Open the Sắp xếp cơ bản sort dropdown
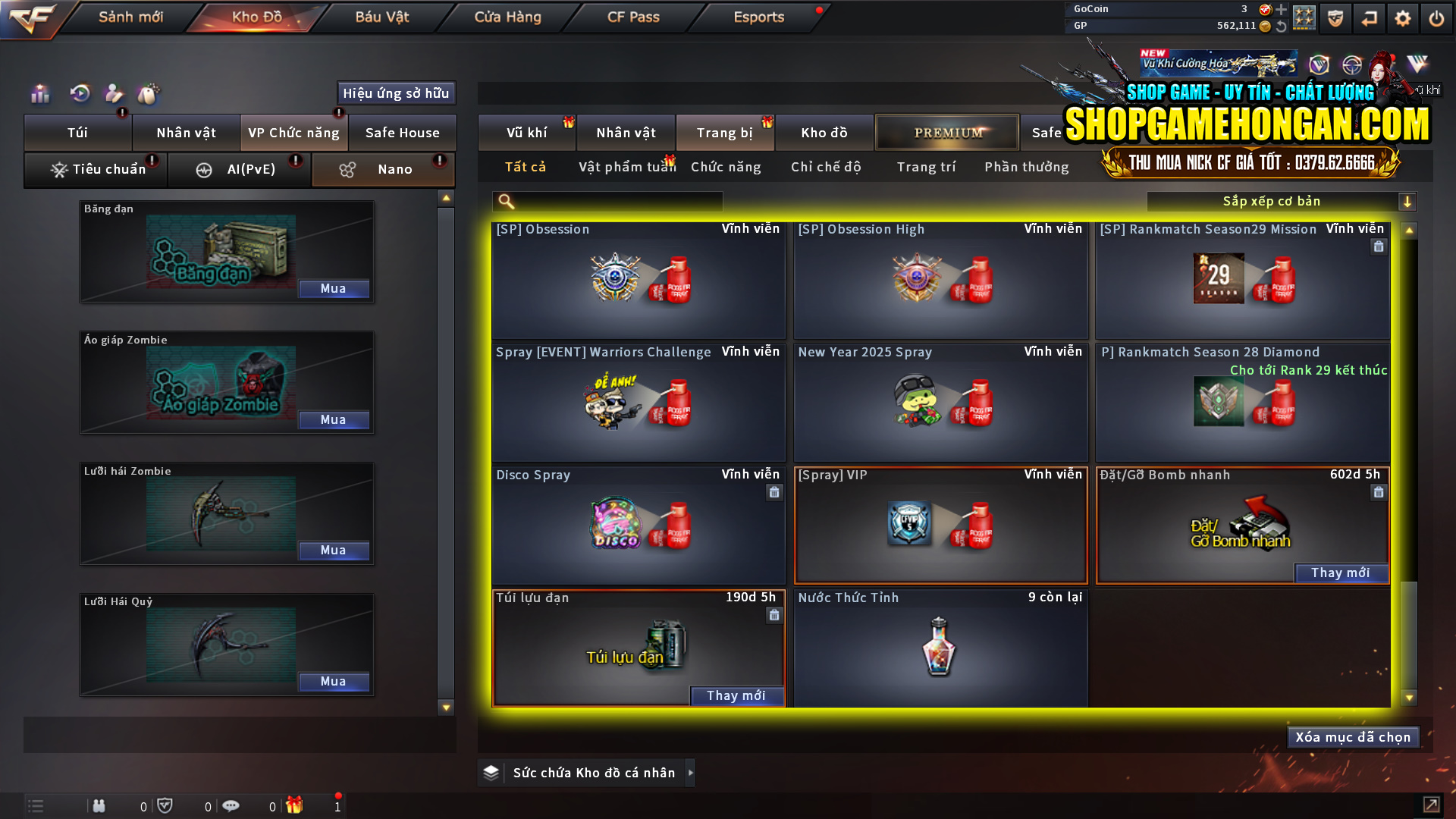Image resolution: width=1456 pixels, height=819 pixels. 1274,201
